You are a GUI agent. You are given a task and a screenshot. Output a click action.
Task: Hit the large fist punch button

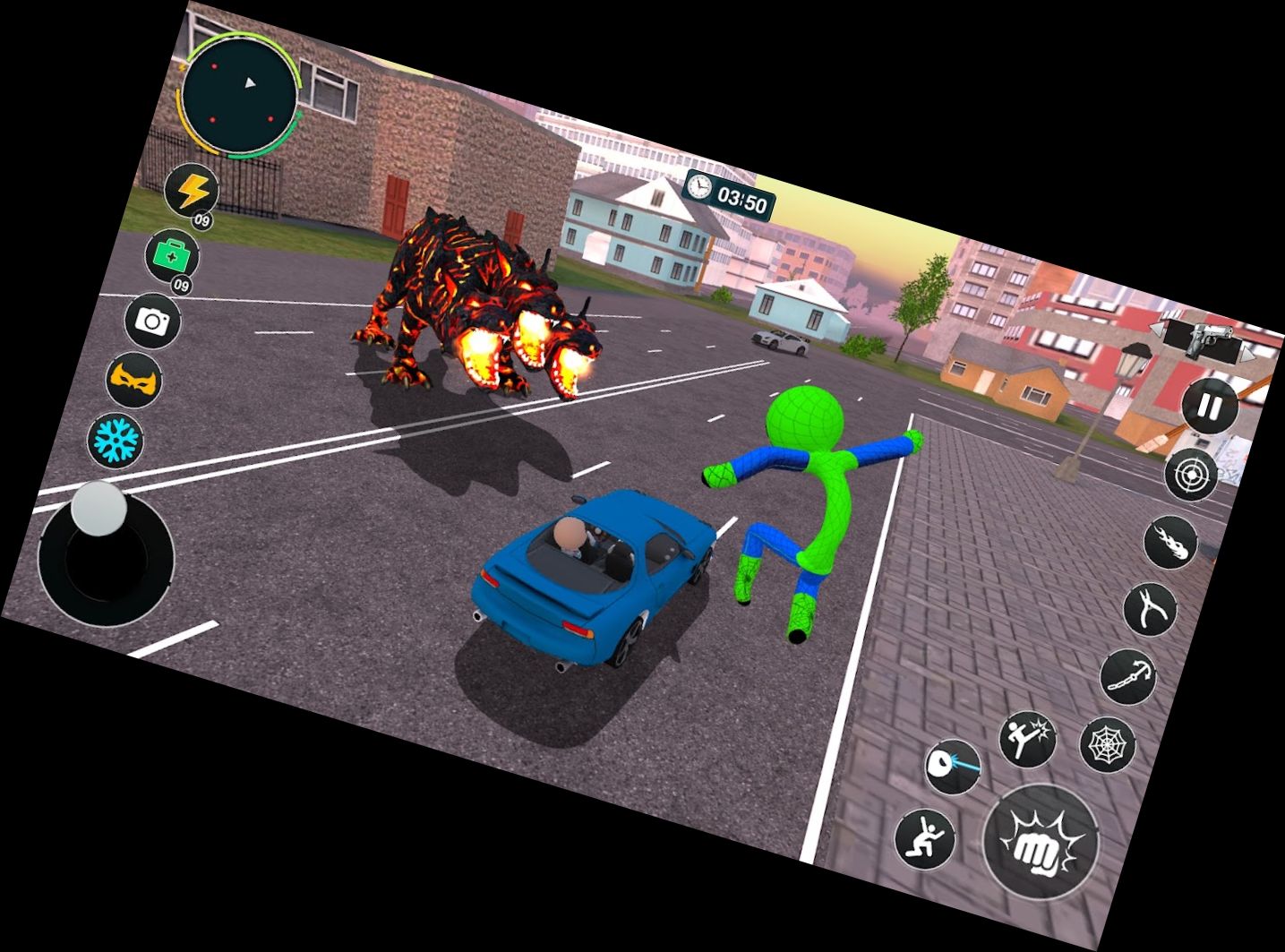pos(1041,841)
